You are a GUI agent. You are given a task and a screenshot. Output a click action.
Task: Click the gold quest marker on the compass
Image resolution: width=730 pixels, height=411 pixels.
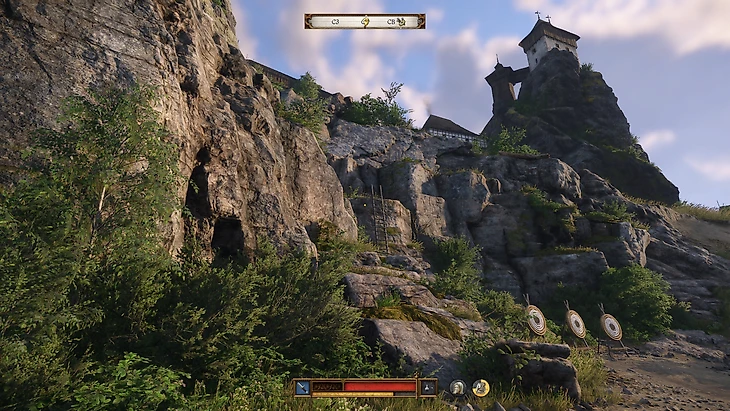(x=365, y=21)
